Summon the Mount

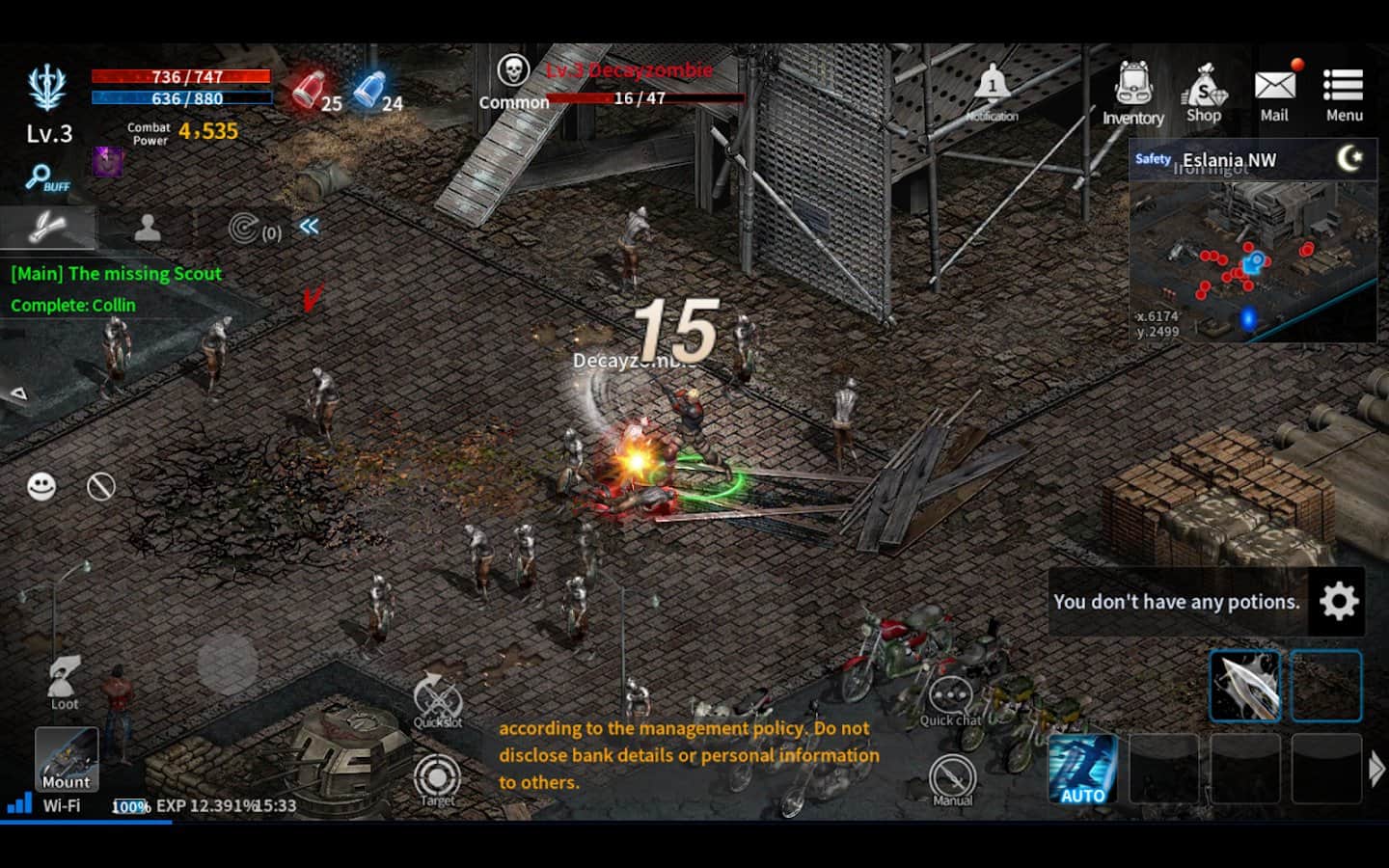[67, 759]
